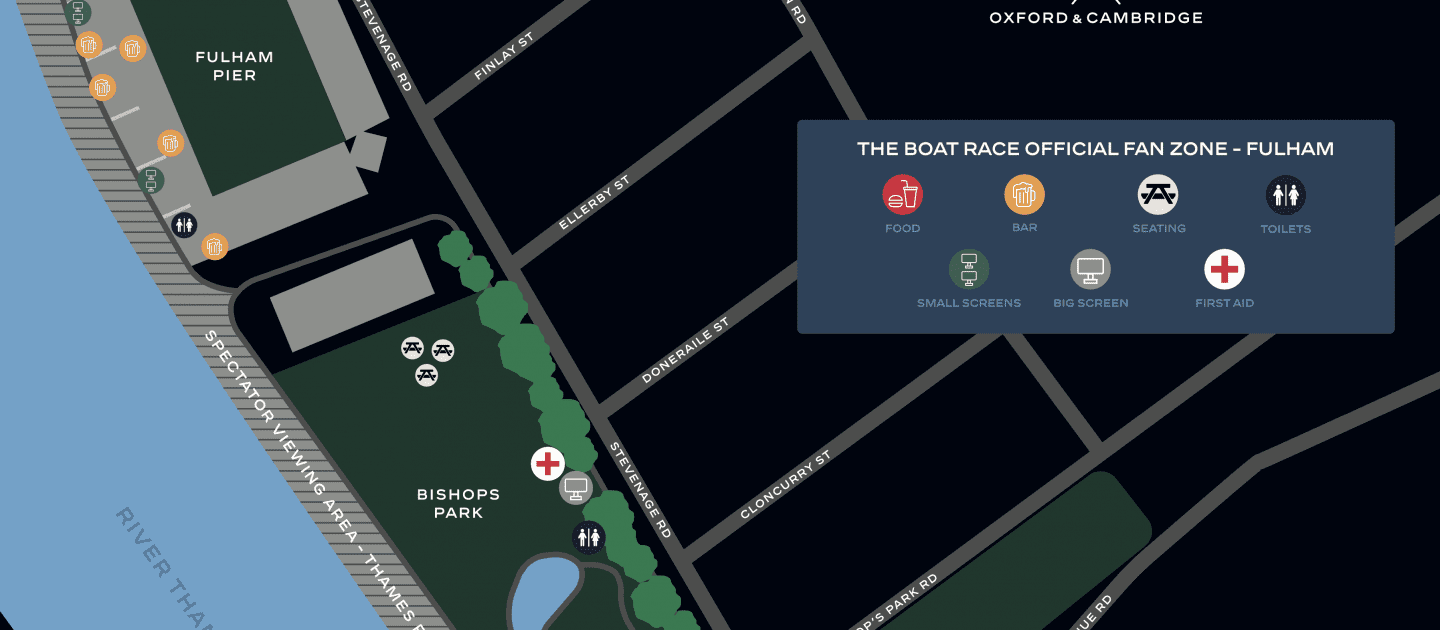Click the Seating legend icon
Image resolution: width=1440 pixels, height=630 pixels.
pyautogui.click(x=1158, y=195)
